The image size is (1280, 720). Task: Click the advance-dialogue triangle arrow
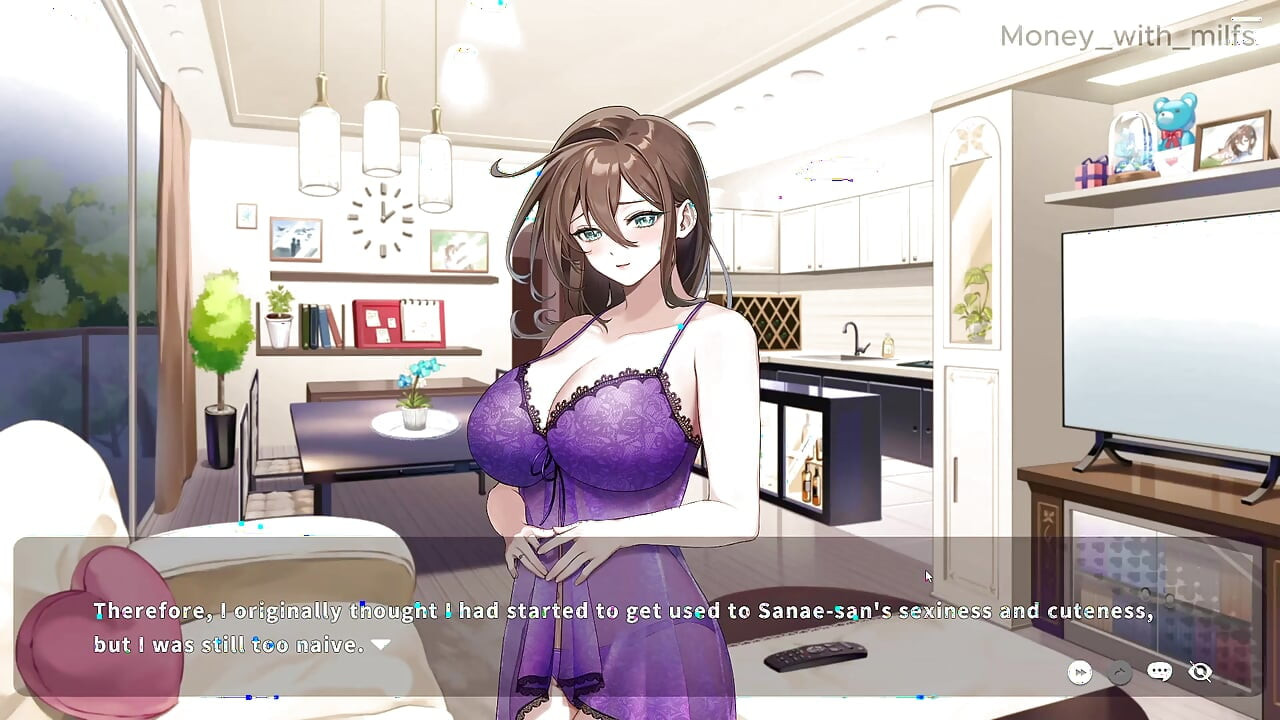point(380,645)
